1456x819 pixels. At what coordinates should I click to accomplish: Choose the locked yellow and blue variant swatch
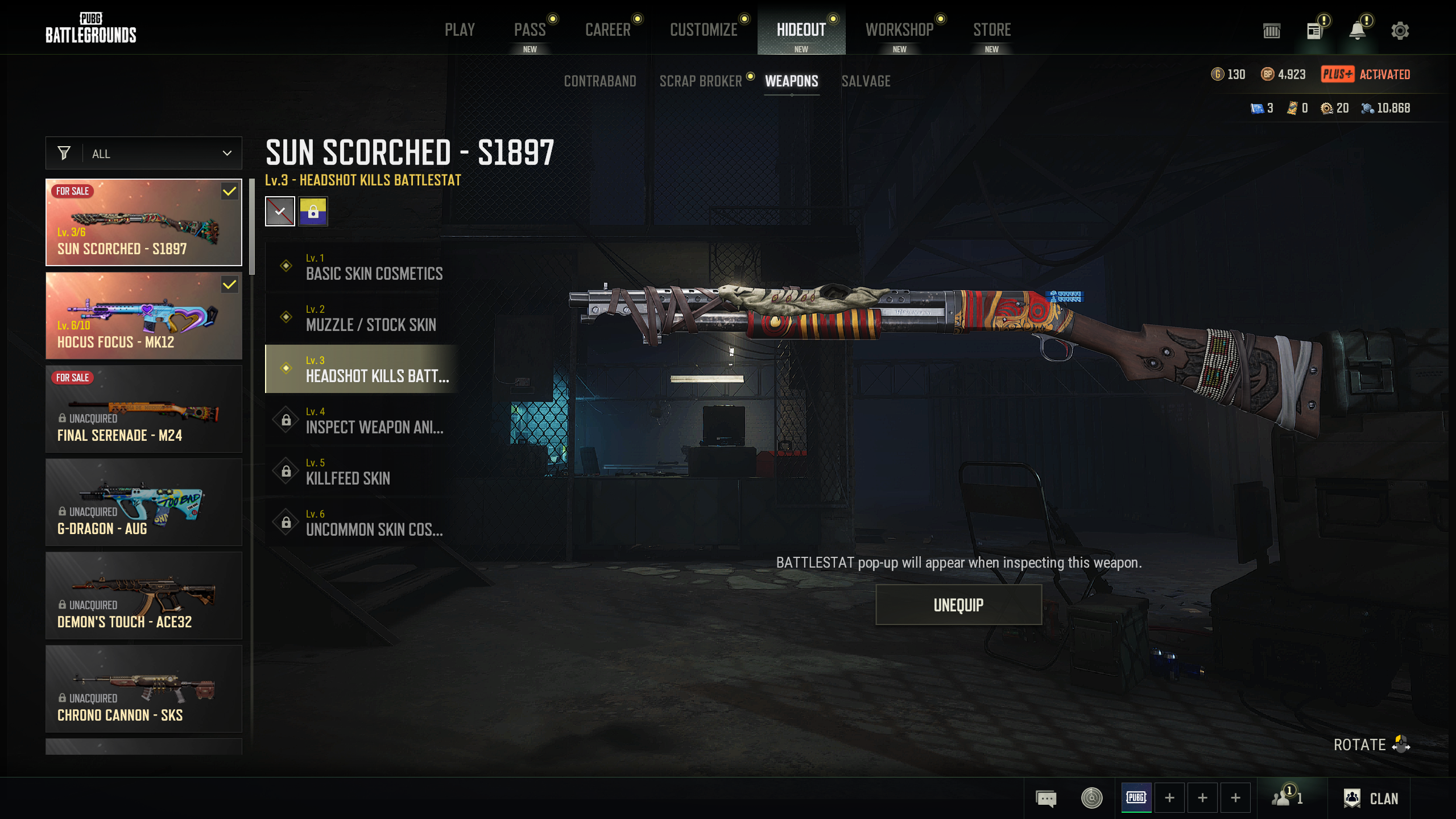tap(313, 212)
